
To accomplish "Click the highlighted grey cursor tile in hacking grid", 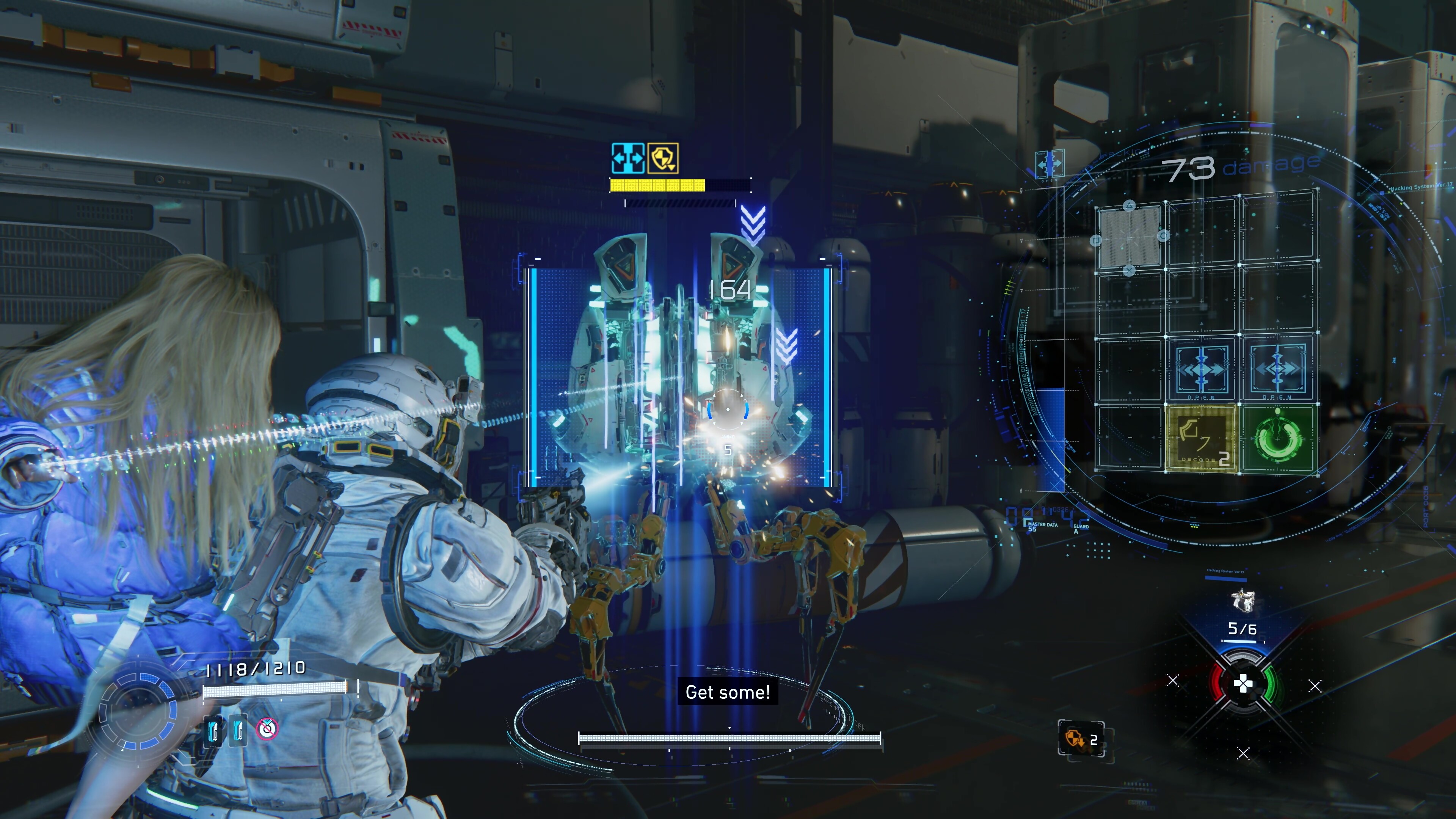I will pyautogui.click(x=1129, y=236).
